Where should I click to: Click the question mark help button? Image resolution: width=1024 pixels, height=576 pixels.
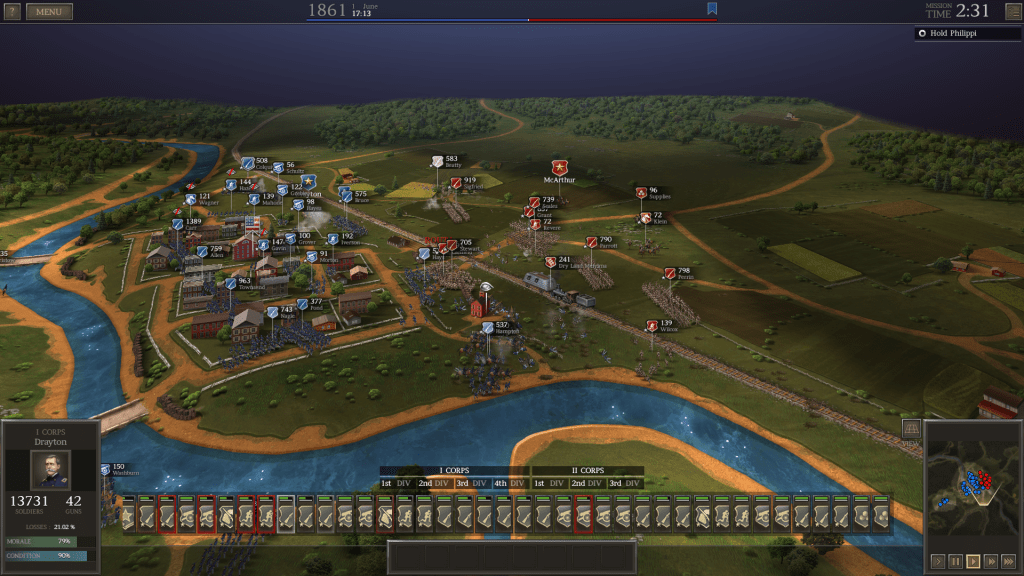(12, 12)
